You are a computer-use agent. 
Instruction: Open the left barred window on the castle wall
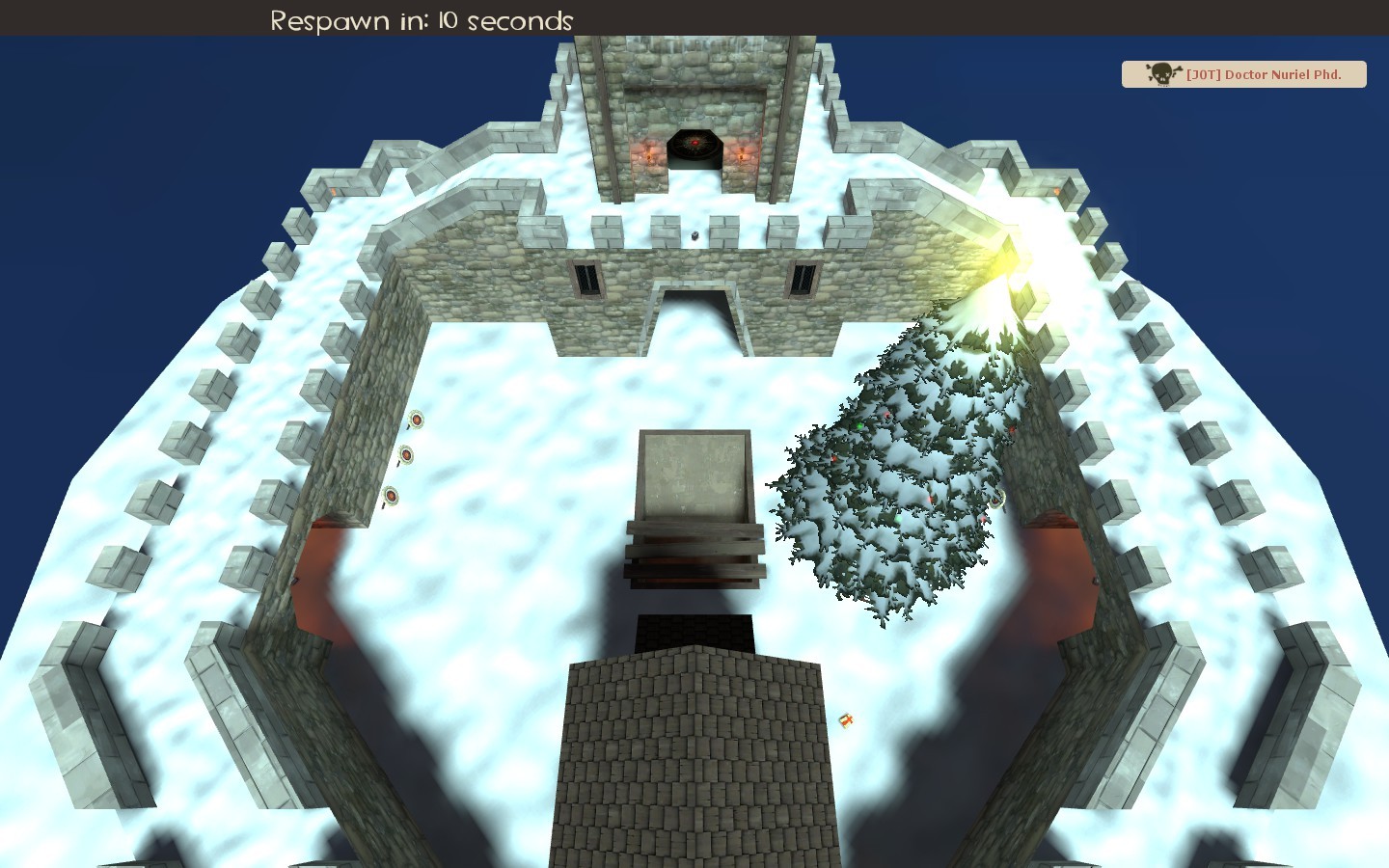(587, 279)
